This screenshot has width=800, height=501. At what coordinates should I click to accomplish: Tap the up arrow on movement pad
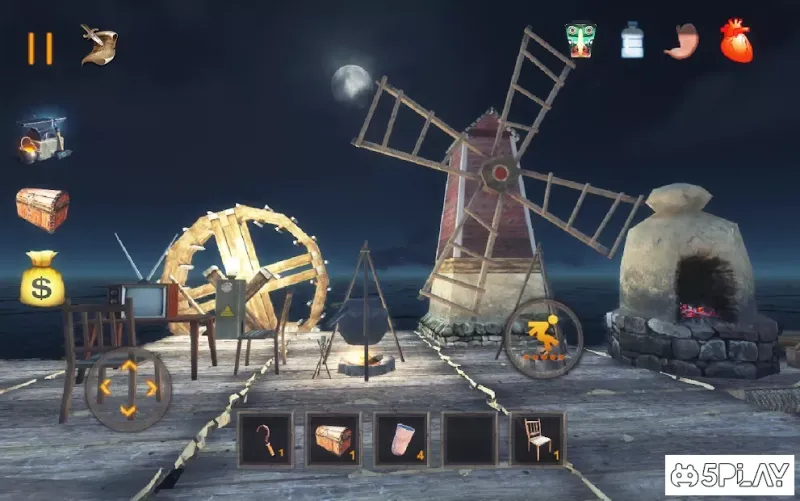pos(128,365)
